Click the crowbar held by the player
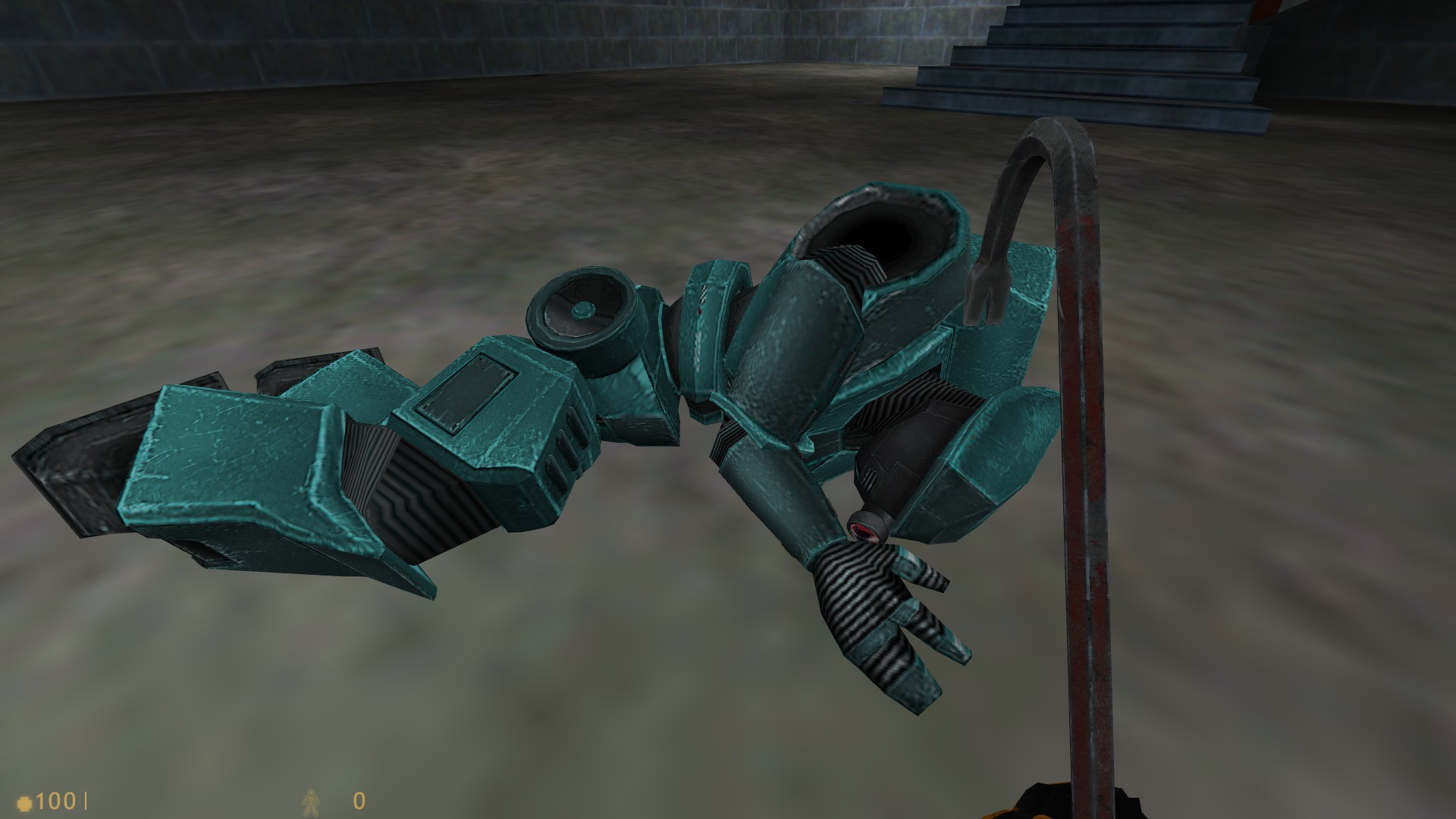This screenshot has height=819, width=1456. [x=1083, y=531]
